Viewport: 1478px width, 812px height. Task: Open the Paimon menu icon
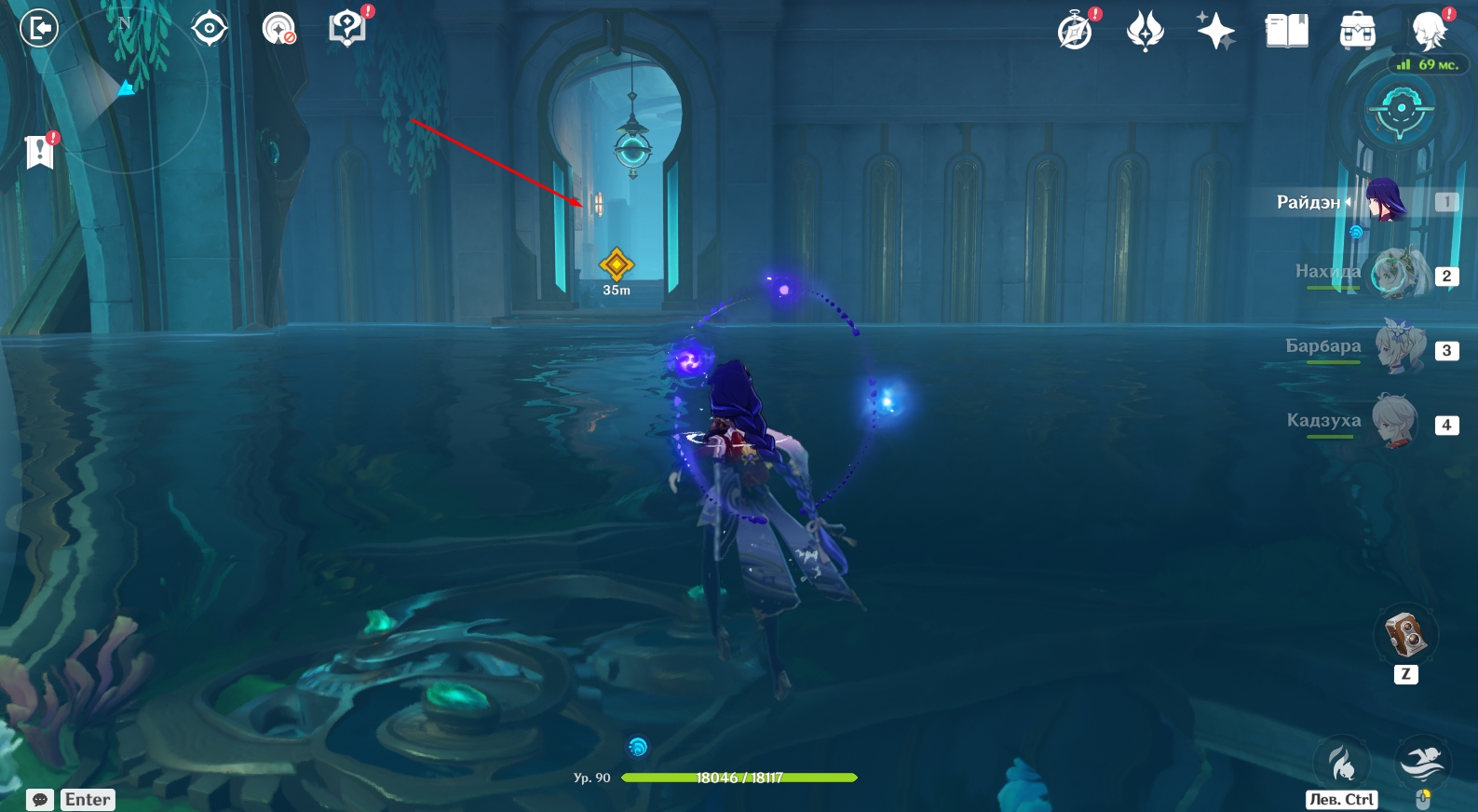click(1428, 32)
